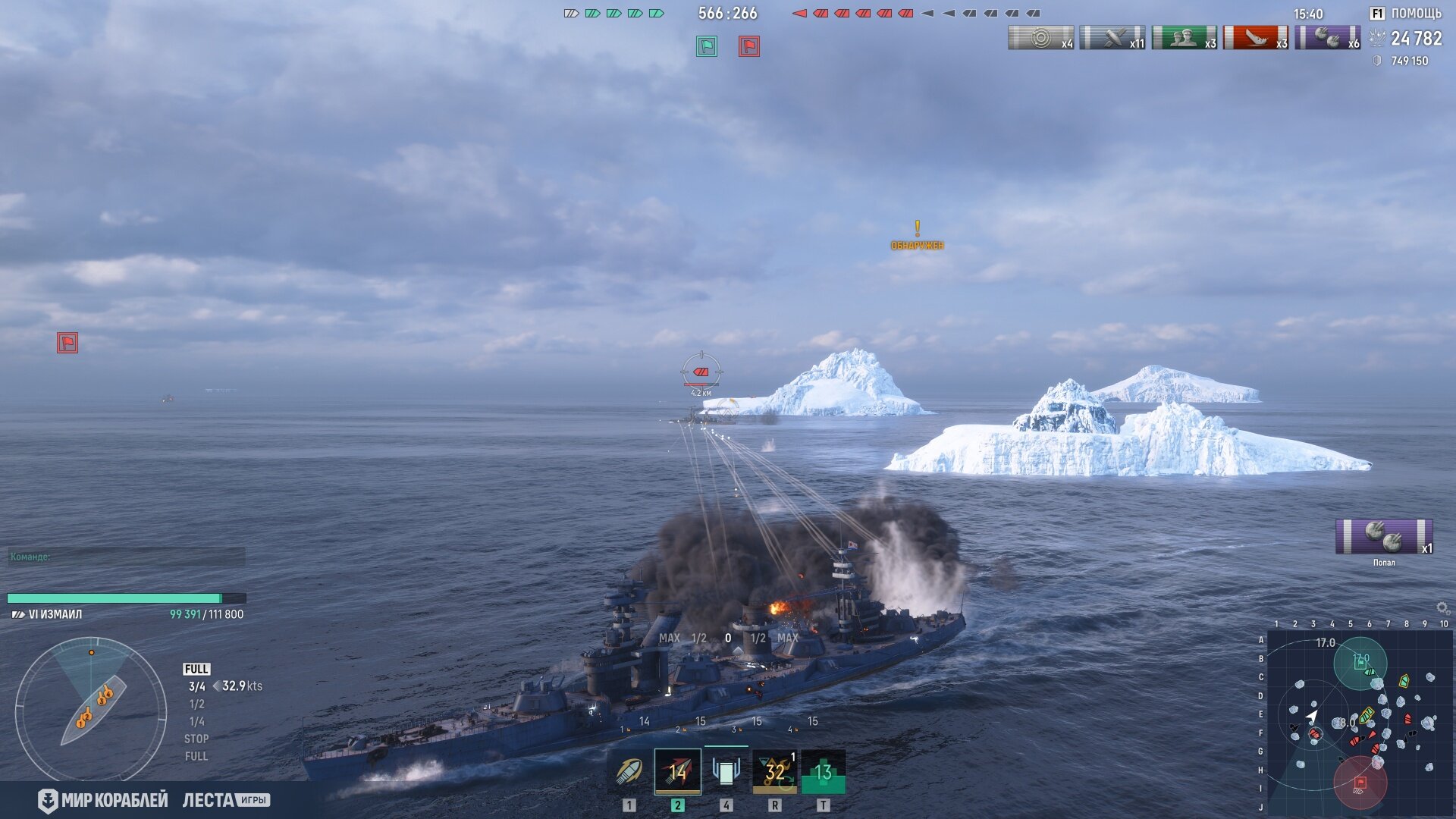
Task: Activate the Damage Control Party consumable
Action: click(774, 772)
